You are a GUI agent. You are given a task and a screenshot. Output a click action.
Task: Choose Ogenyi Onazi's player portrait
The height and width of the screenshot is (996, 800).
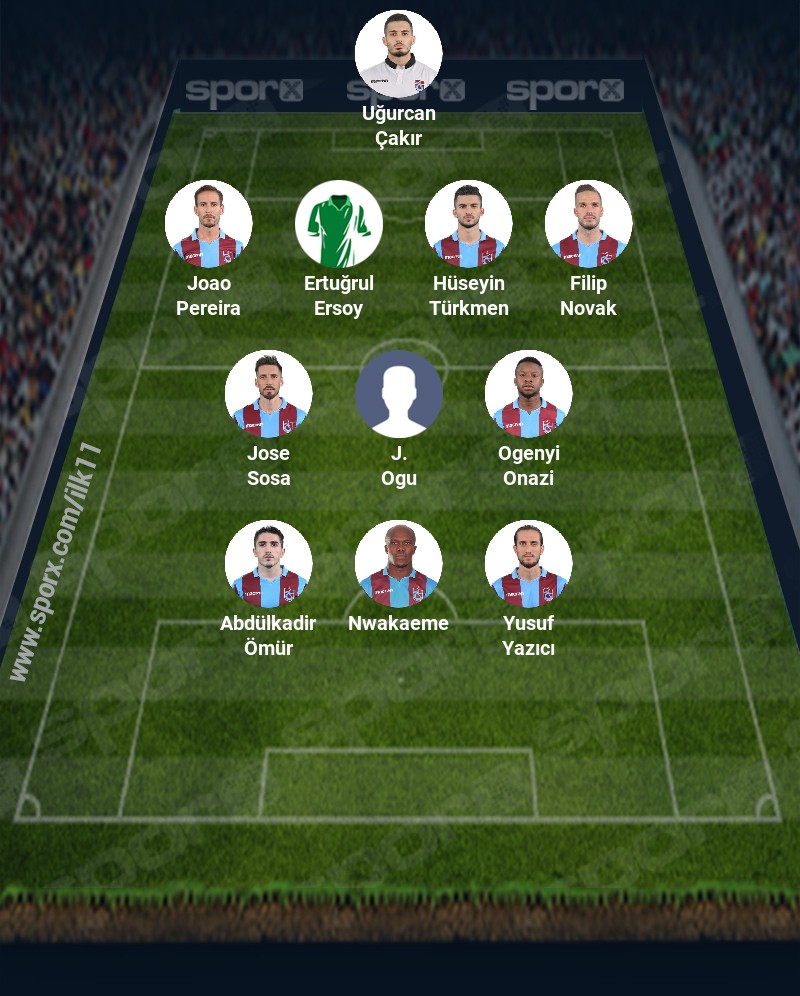529,394
